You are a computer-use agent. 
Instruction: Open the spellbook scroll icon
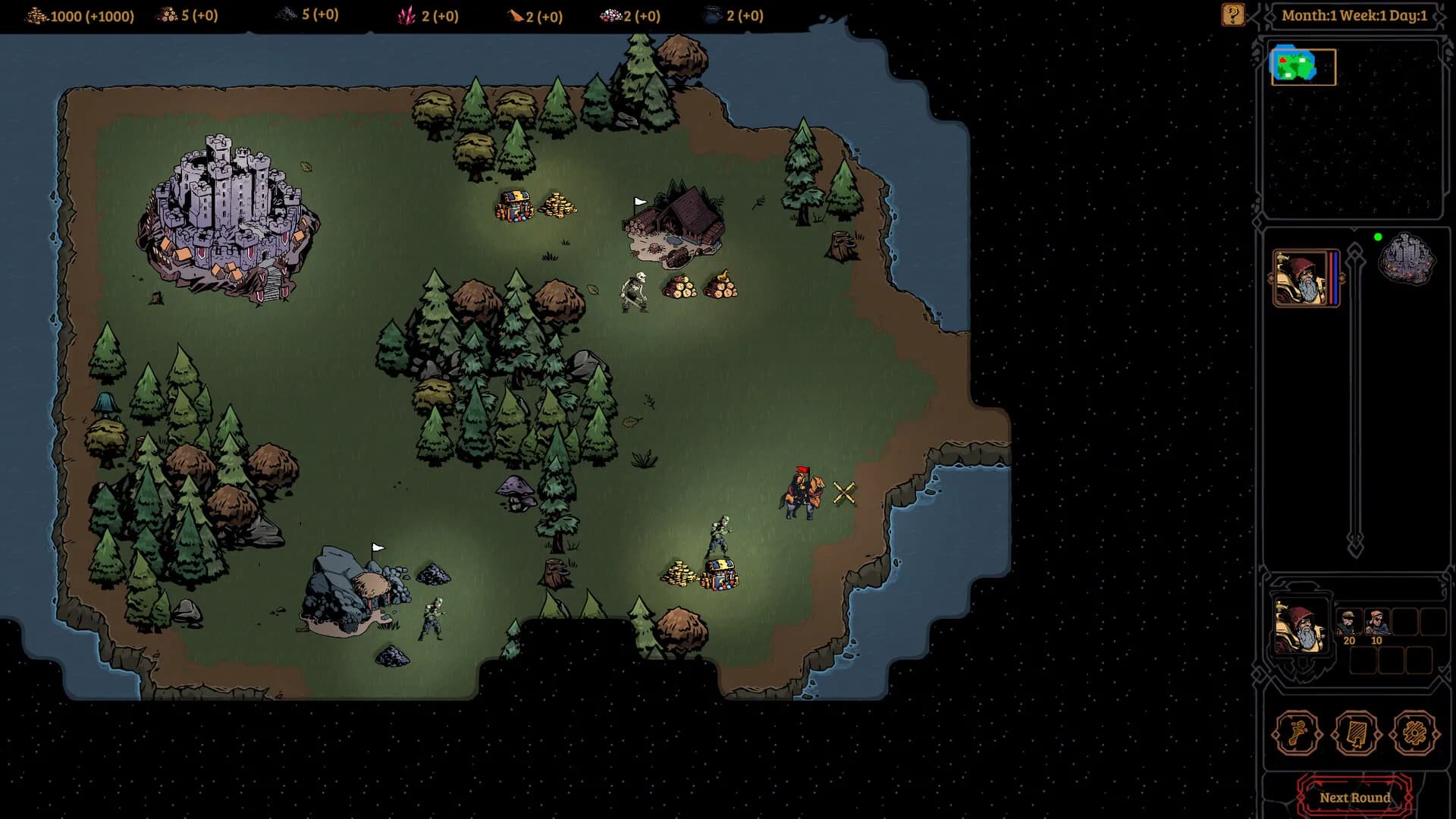(x=1356, y=733)
